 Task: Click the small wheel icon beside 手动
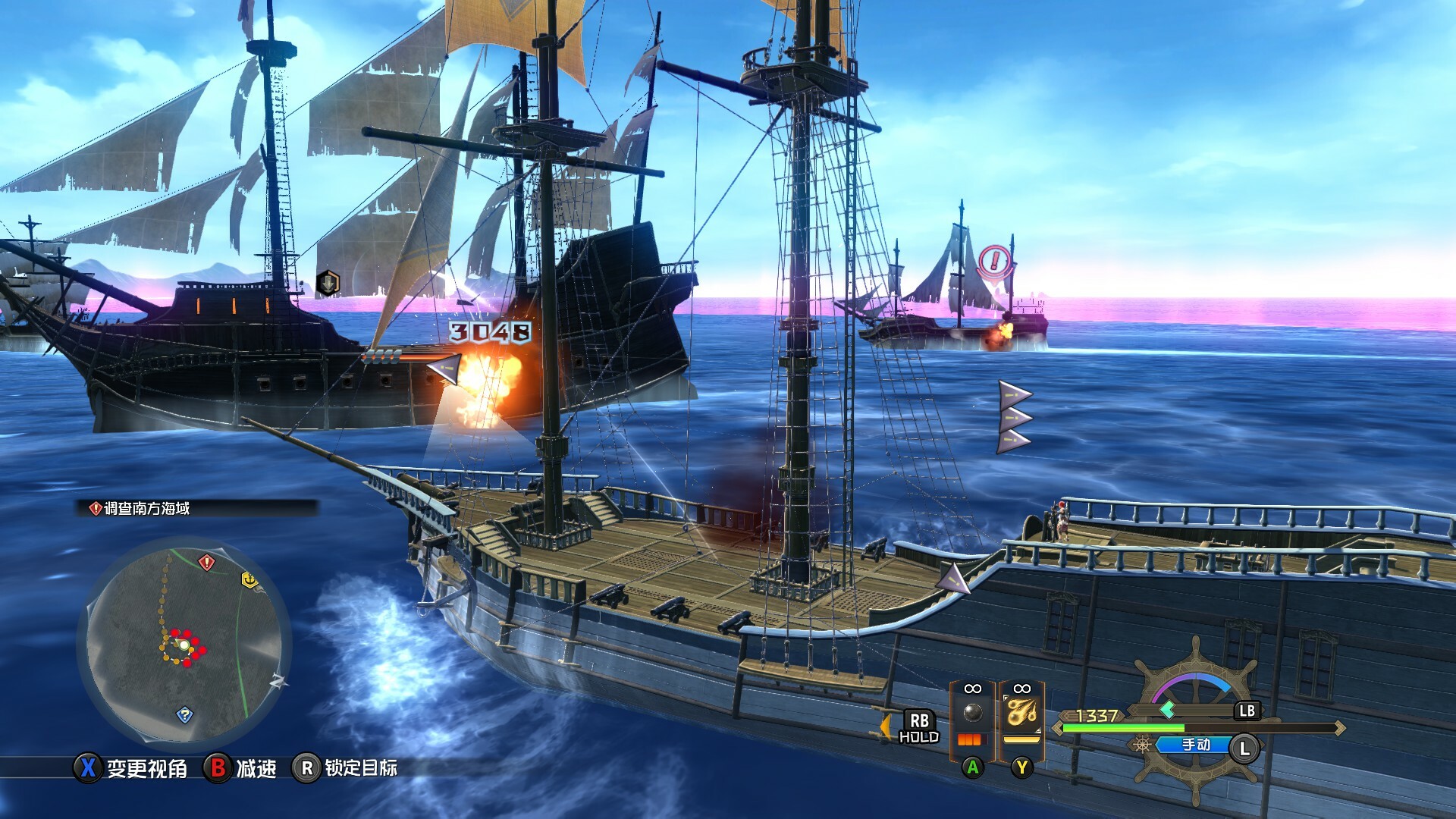click(x=1141, y=745)
